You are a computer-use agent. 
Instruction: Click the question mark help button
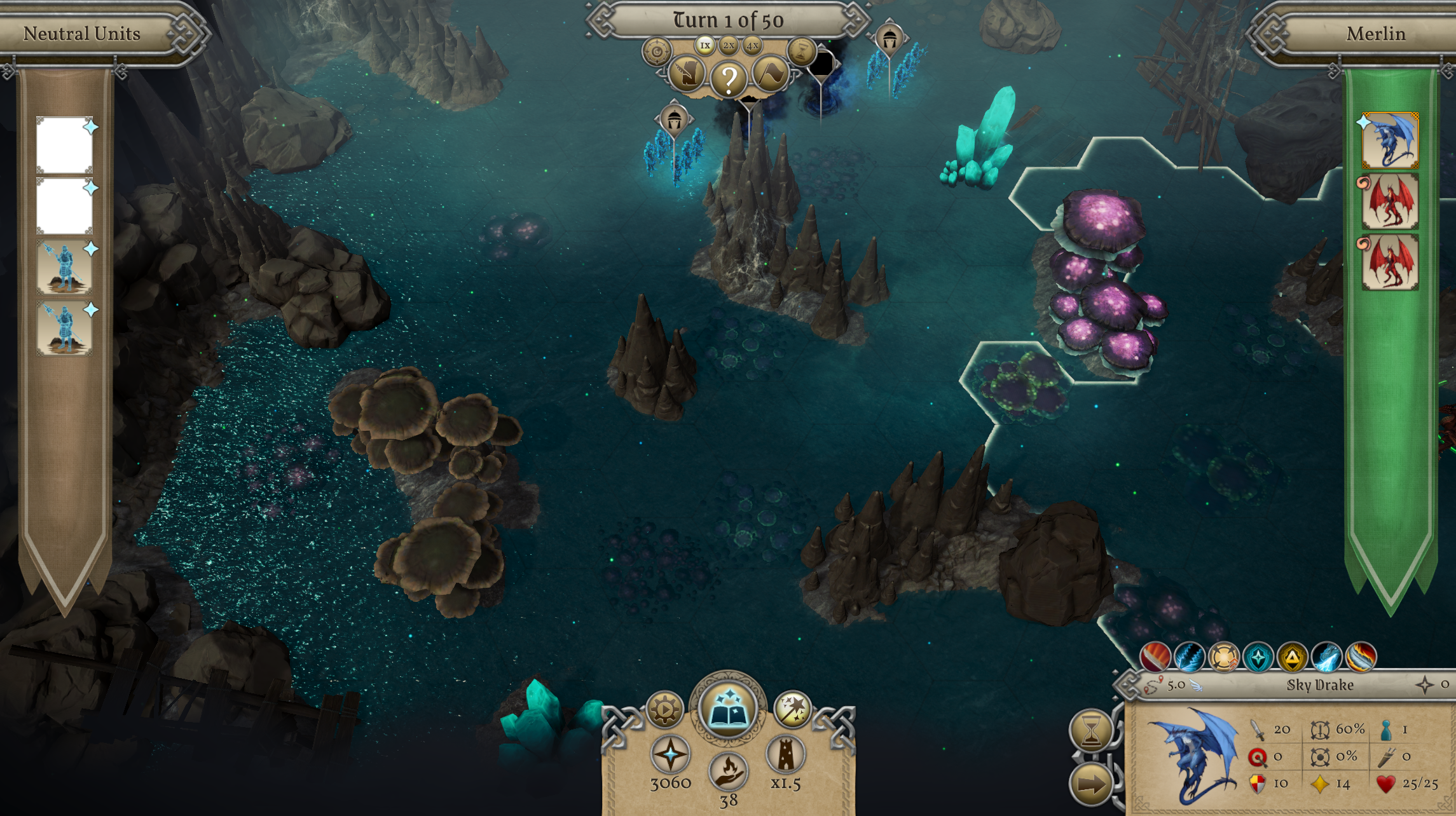pyautogui.click(x=730, y=78)
